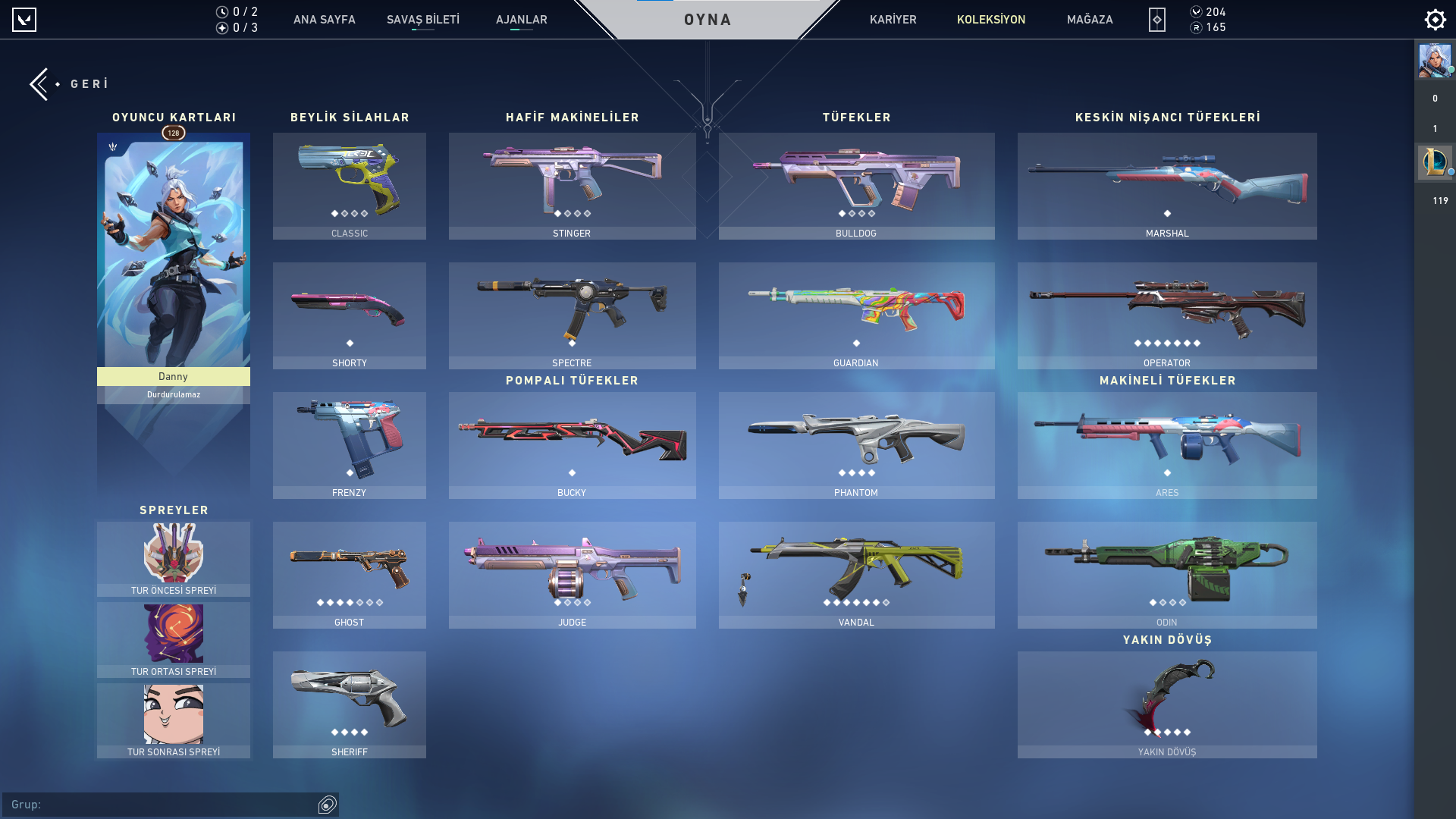Click the Valorant logo in top-left corner
This screenshot has height=819, width=1456.
[x=25, y=20]
